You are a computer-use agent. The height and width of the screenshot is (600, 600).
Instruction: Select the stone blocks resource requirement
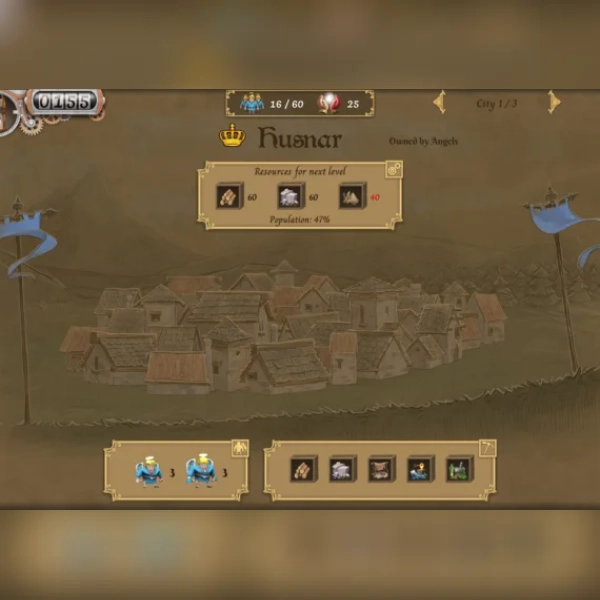[x=290, y=197]
